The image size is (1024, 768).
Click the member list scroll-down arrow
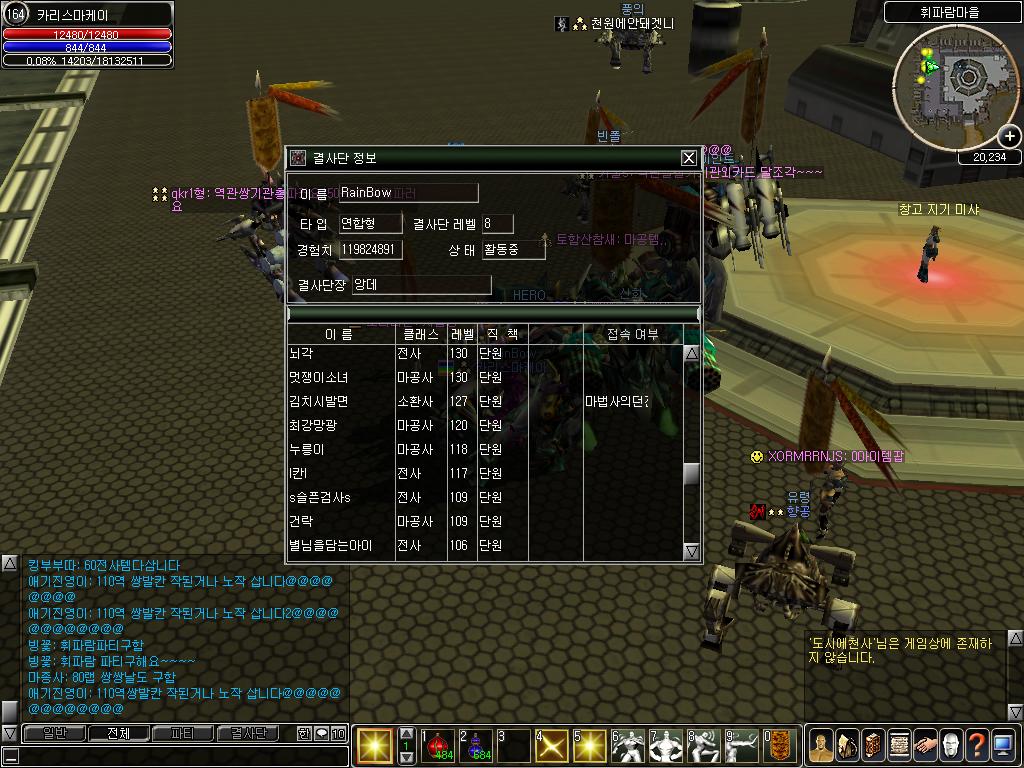tap(692, 551)
